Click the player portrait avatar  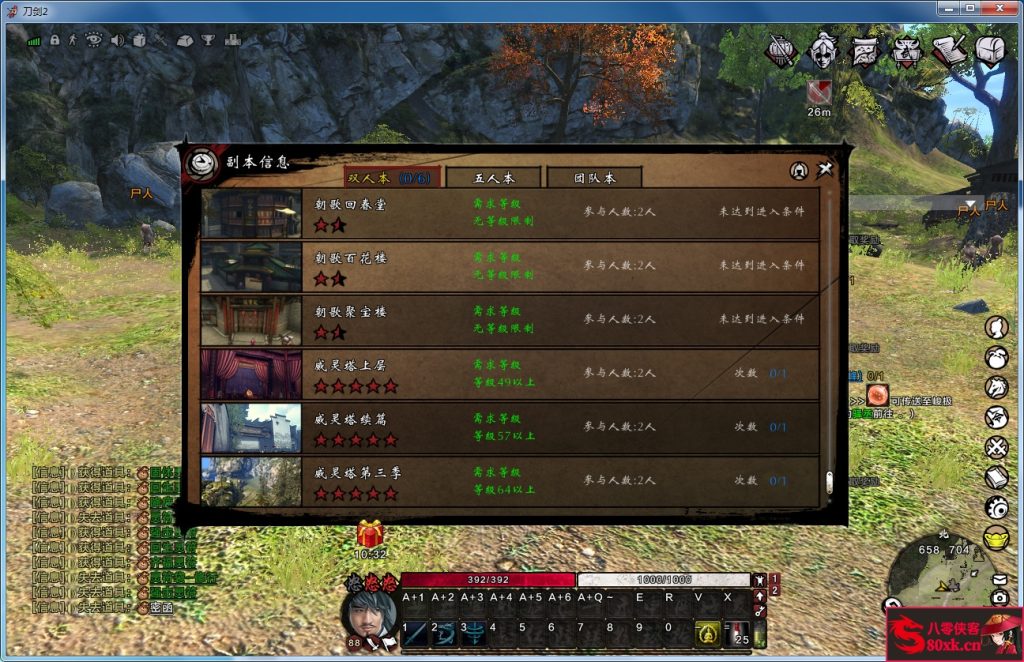pyautogui.click(x=369, y=608)
